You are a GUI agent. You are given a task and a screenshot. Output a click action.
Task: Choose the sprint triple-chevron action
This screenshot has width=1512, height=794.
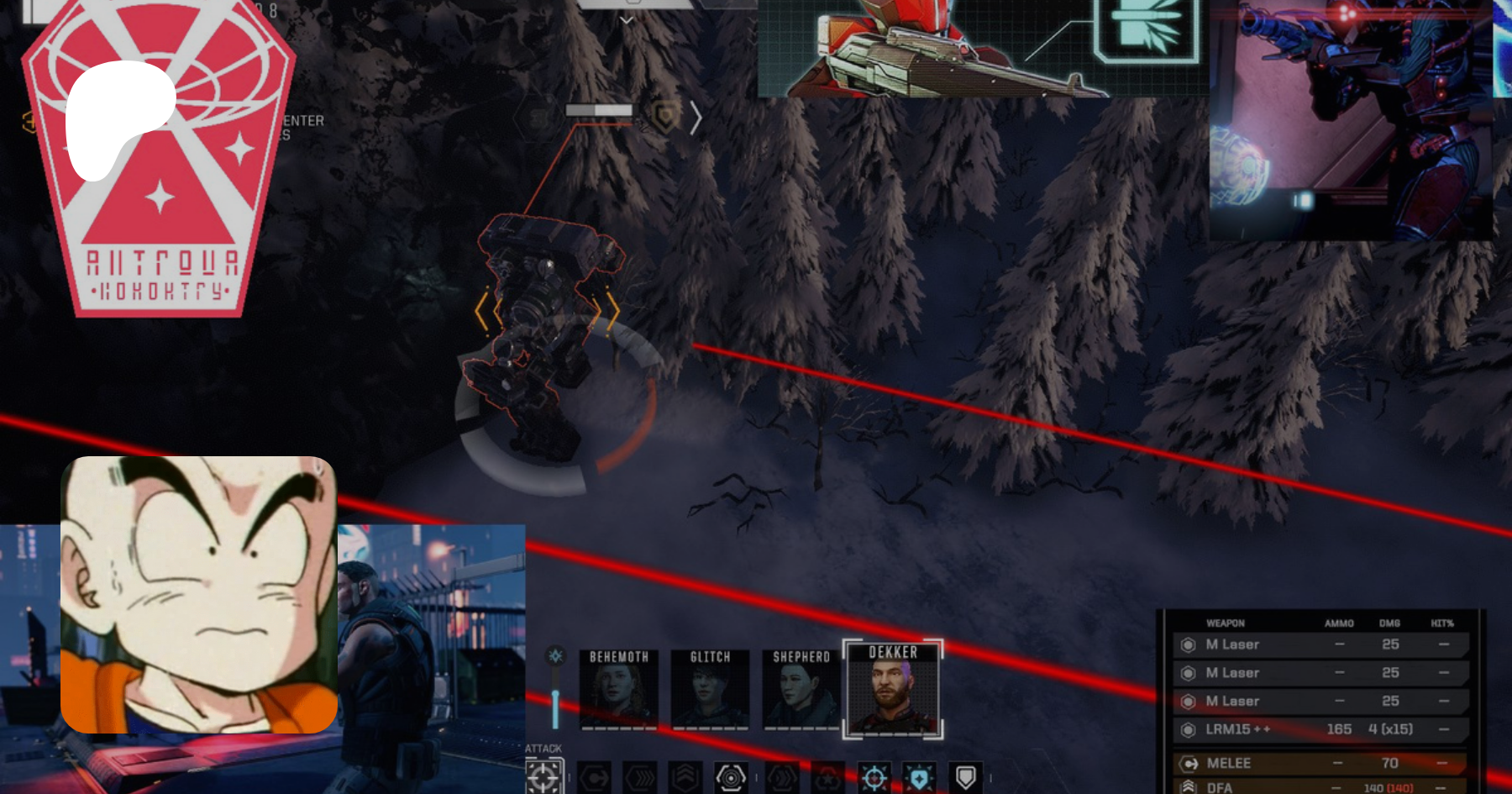640,779
